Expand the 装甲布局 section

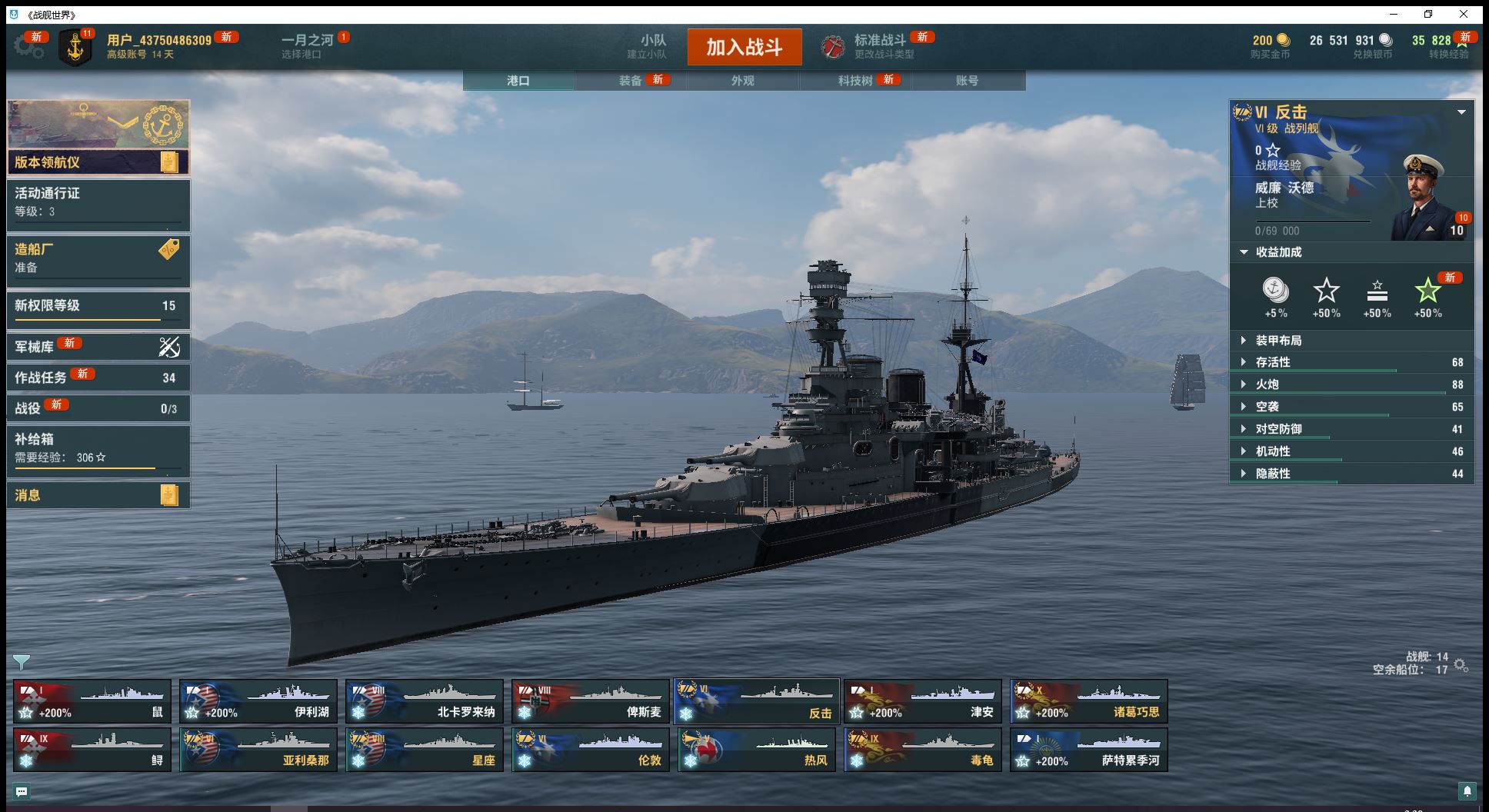1278,341
